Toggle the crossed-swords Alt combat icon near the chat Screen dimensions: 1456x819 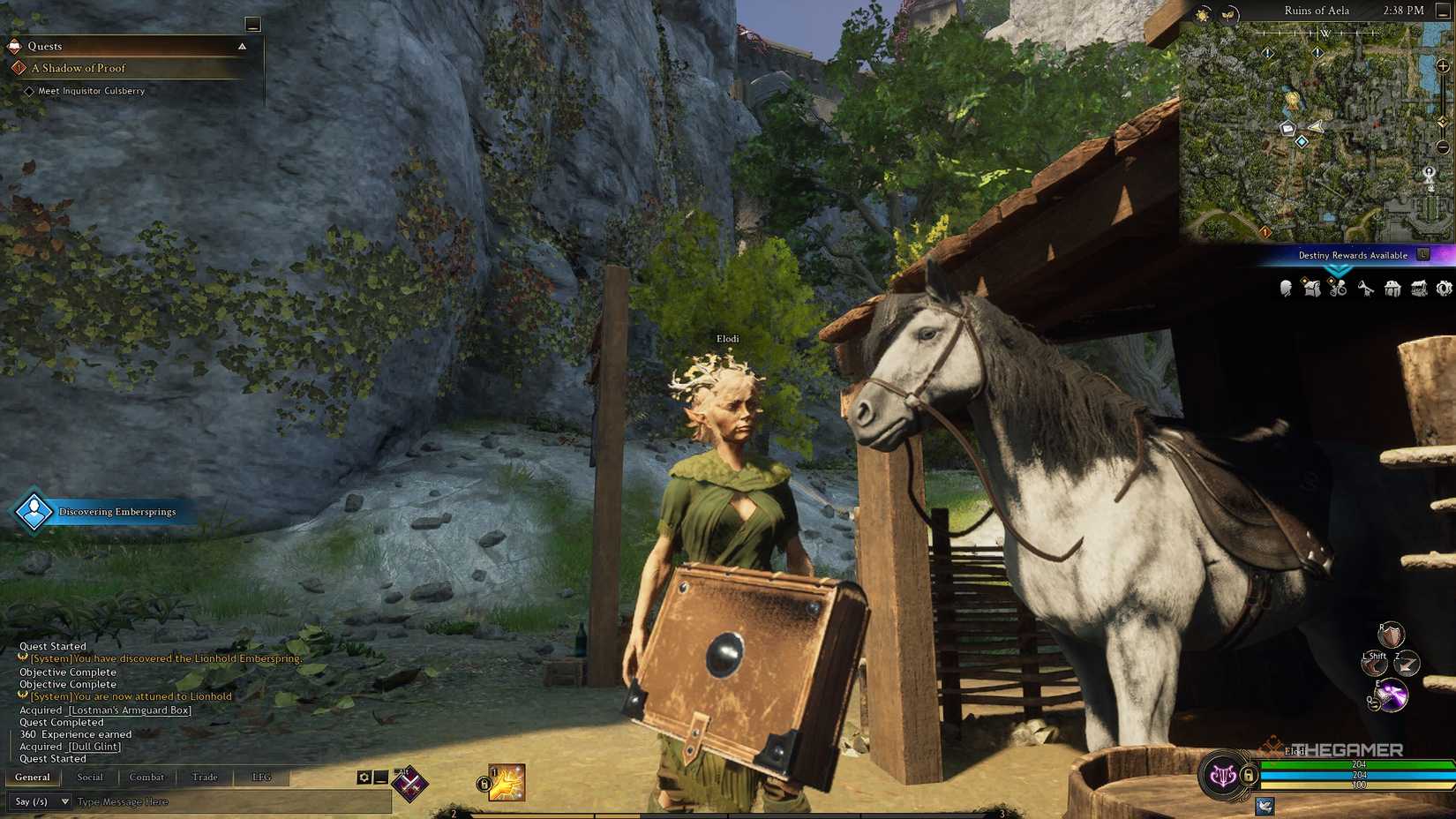point(410,785)
